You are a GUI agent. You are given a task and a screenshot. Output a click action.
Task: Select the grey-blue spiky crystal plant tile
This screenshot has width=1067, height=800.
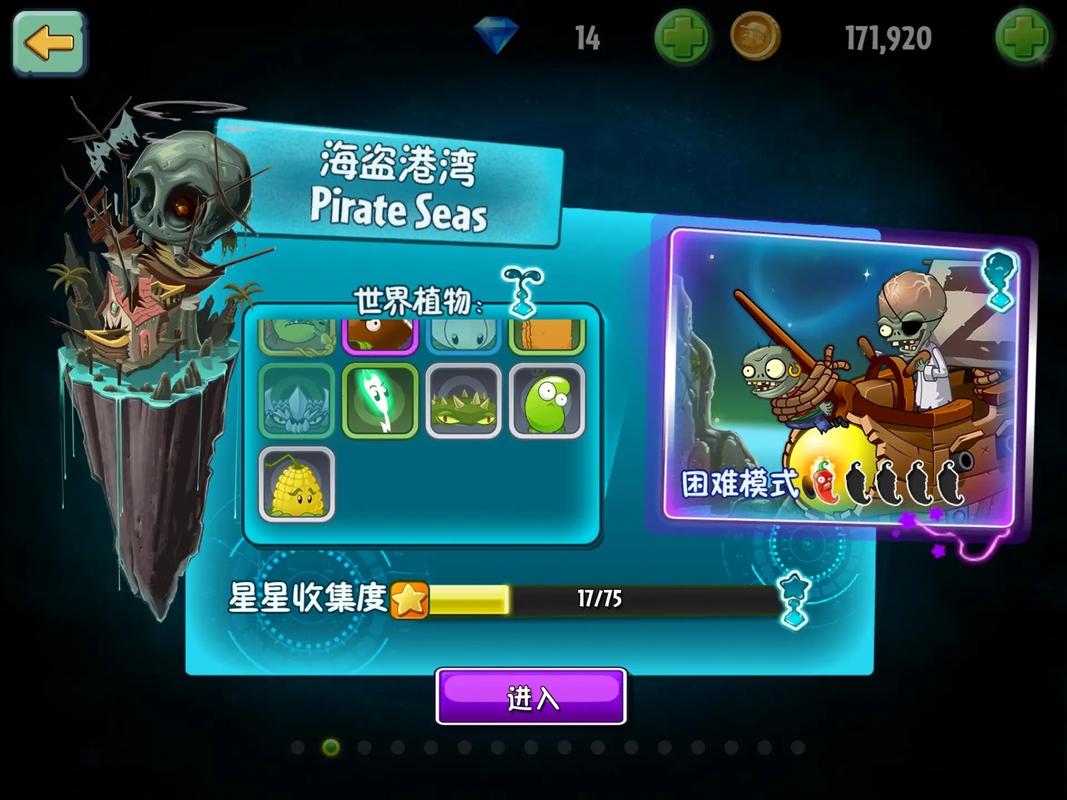pos(297,401)
